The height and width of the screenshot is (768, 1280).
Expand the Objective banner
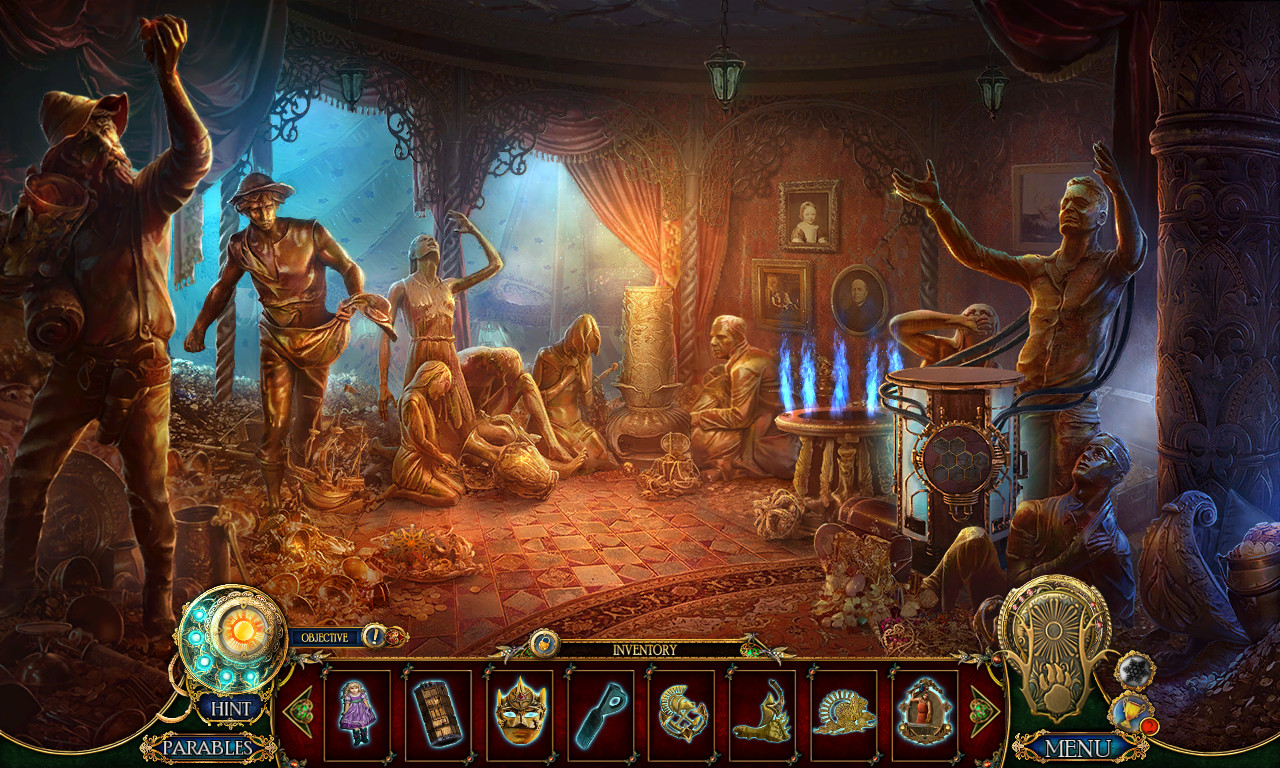click(323, 636)
